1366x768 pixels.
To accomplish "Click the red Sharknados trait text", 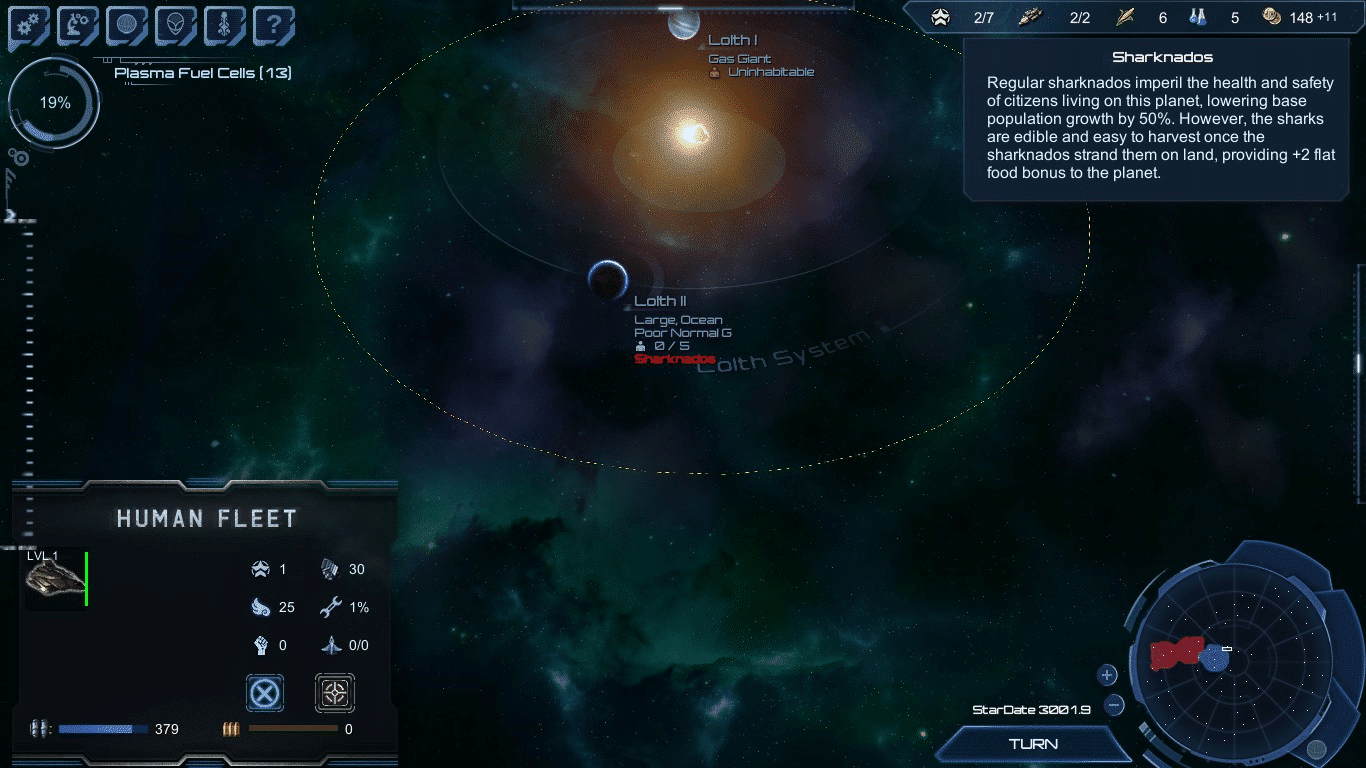I will (675, 359).
